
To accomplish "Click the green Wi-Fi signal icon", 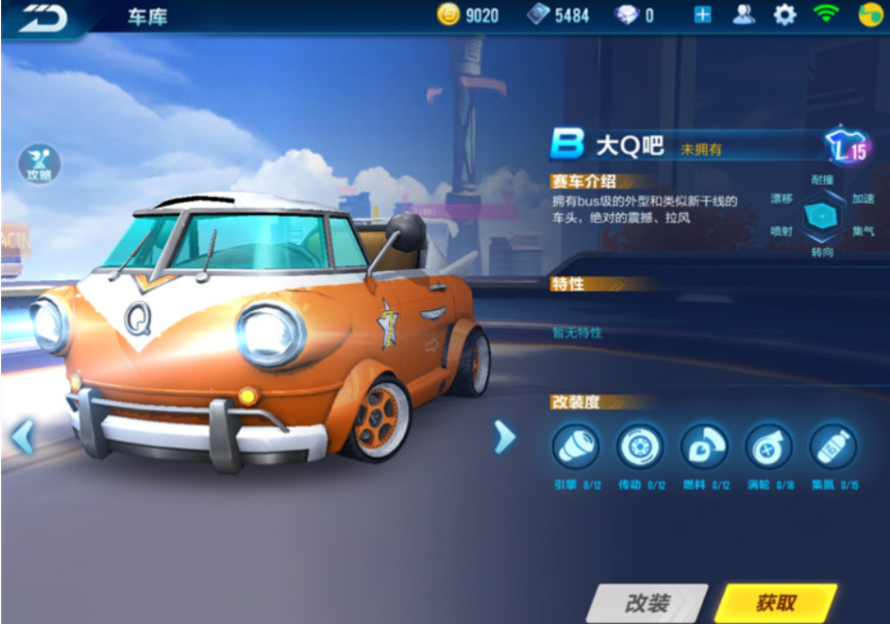I will [826, 15].
